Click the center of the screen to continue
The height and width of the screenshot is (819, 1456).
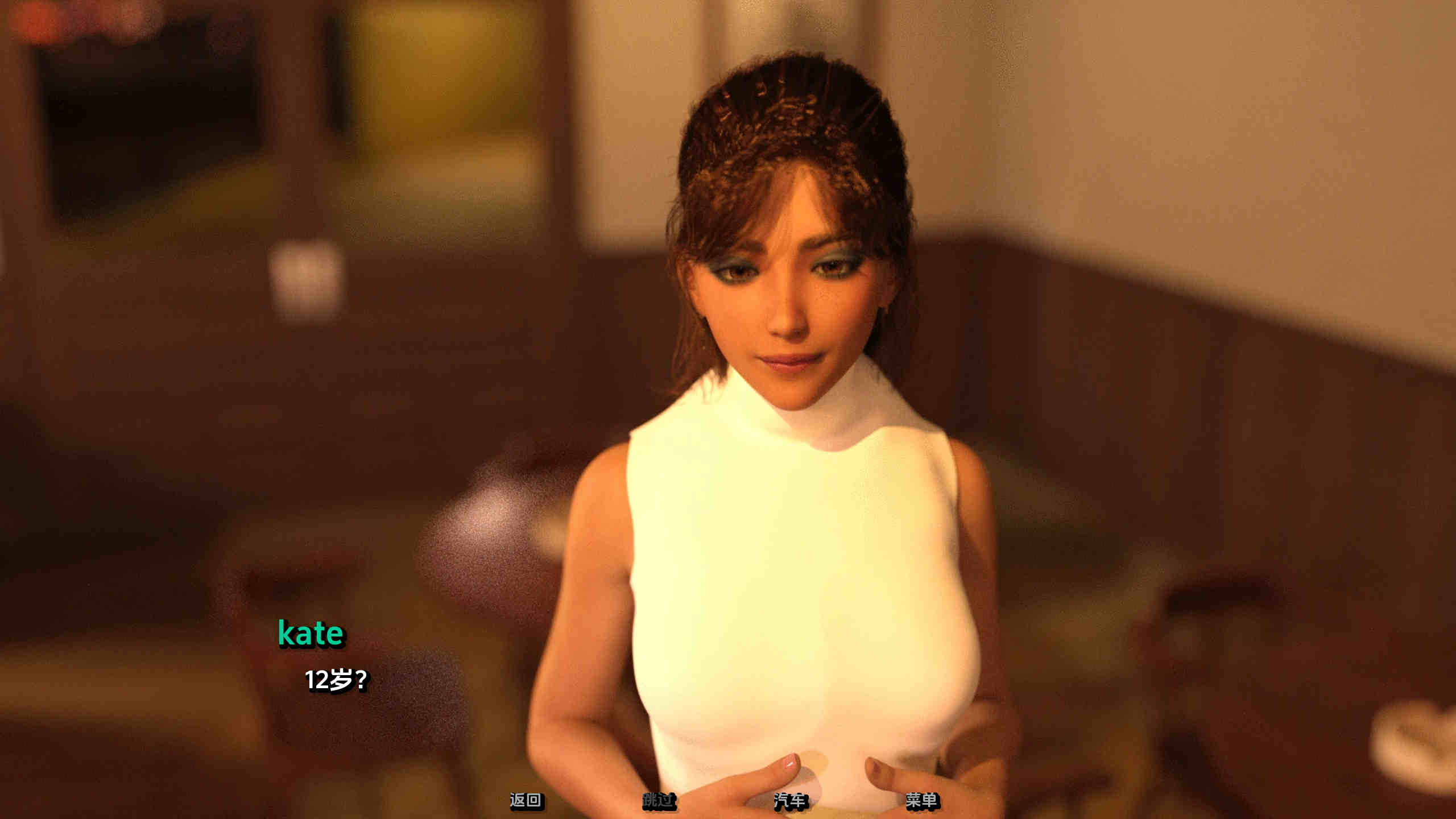728,409
